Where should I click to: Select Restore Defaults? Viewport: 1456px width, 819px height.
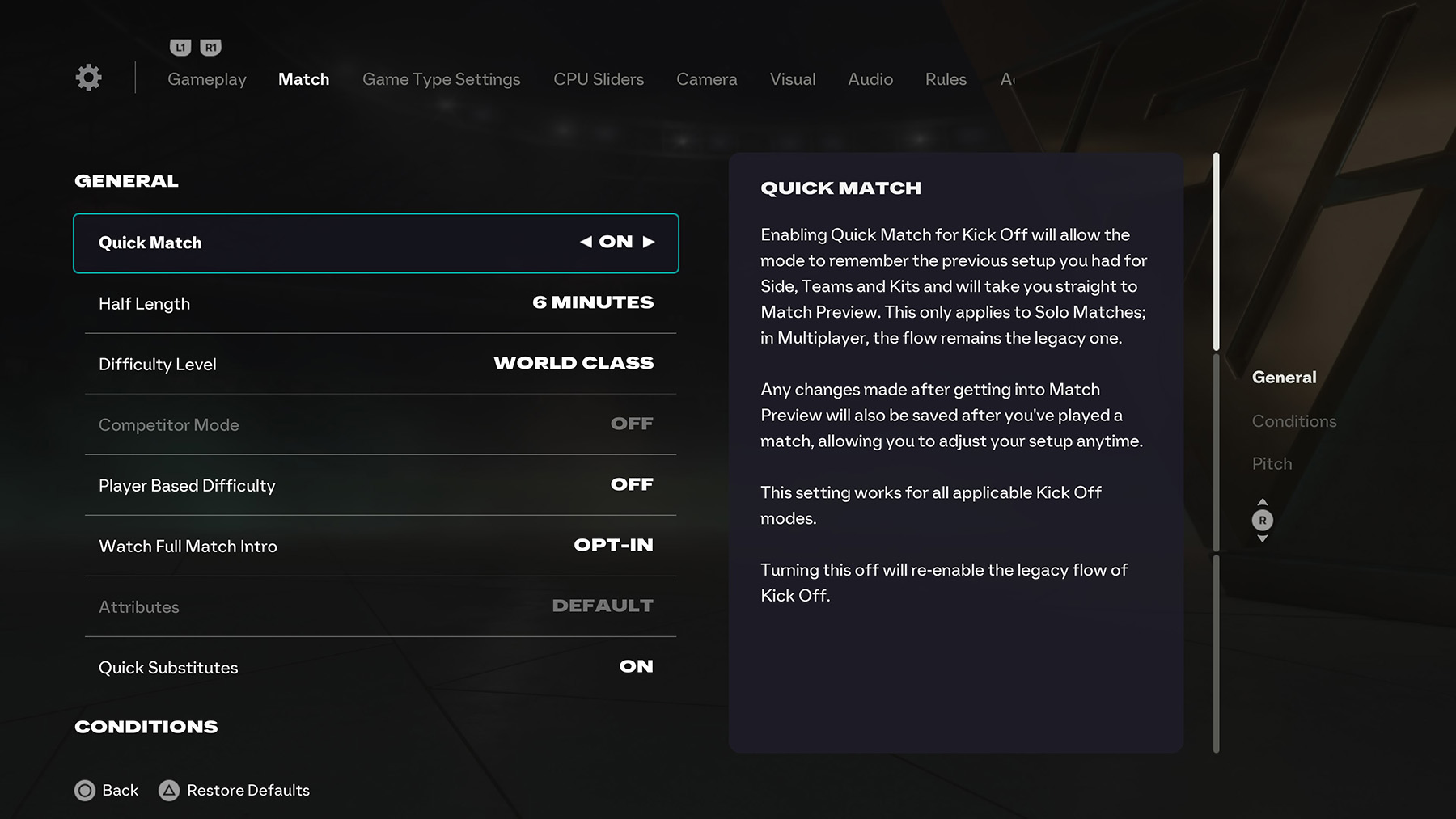coord(247,790)
